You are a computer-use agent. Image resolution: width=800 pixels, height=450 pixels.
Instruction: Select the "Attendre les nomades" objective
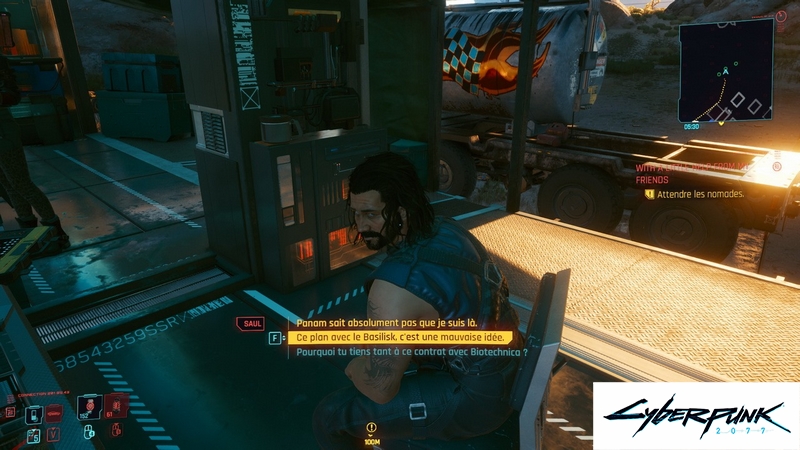[701, 194]
